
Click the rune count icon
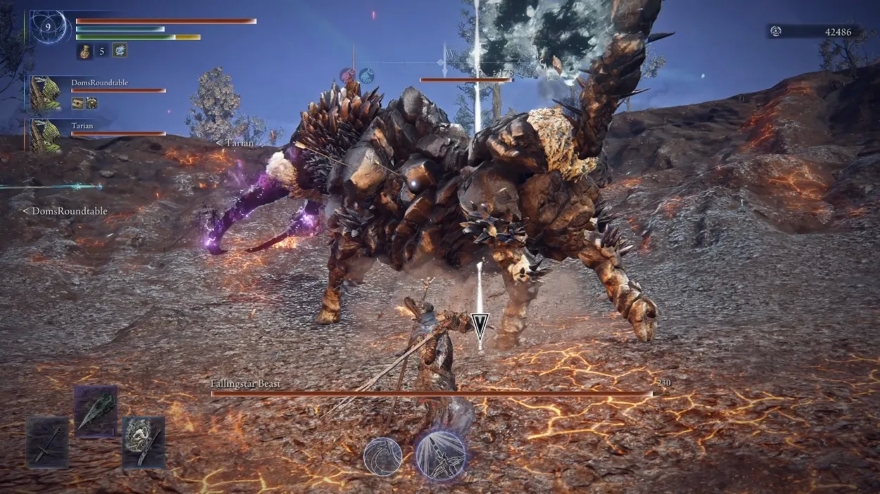click(775, 32)
